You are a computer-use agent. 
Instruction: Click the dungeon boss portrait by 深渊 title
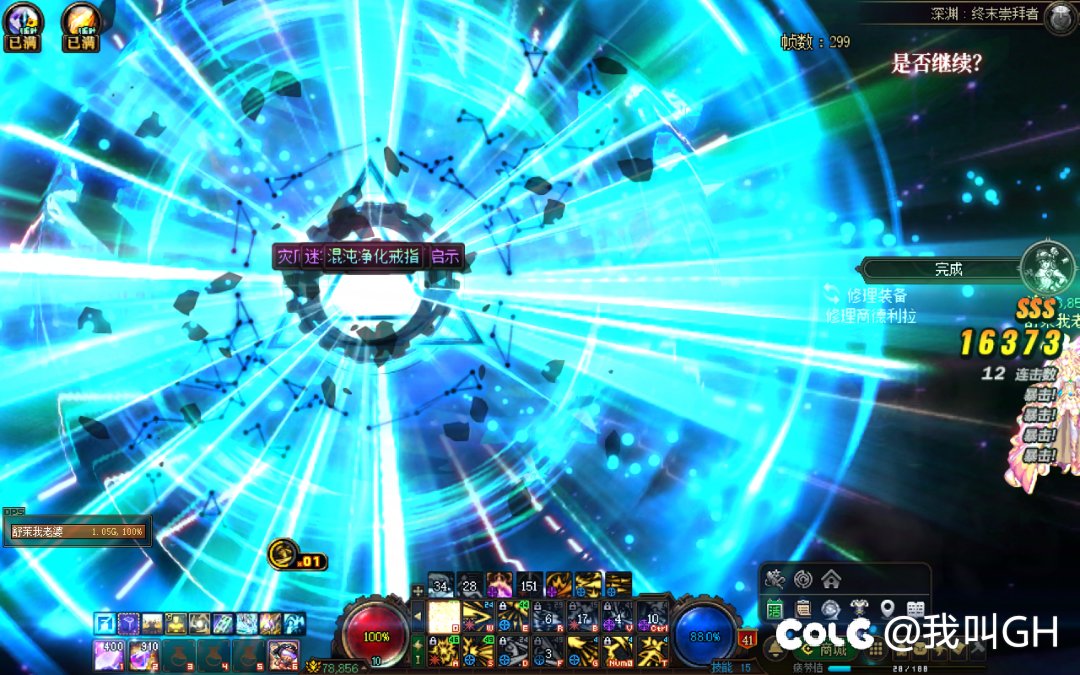tap(1060, 17)
